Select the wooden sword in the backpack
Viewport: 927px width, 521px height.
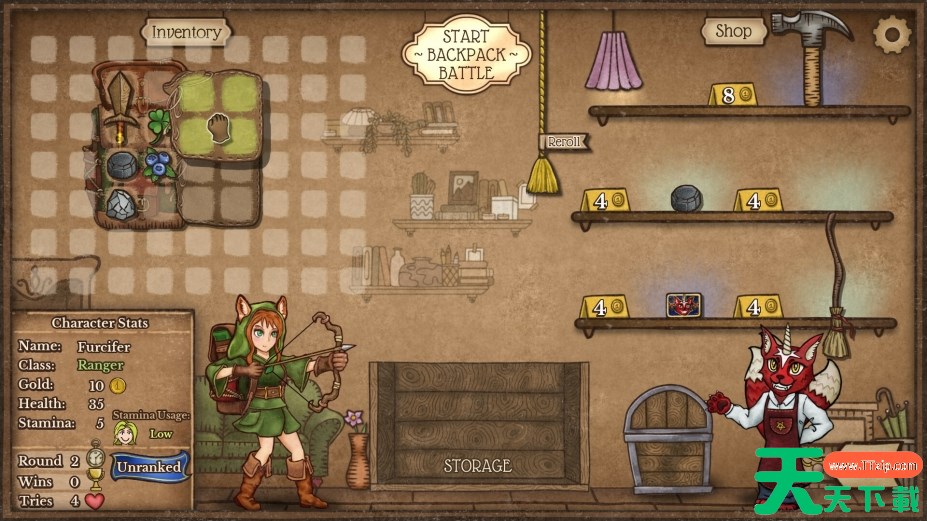(x=123, y=106)
